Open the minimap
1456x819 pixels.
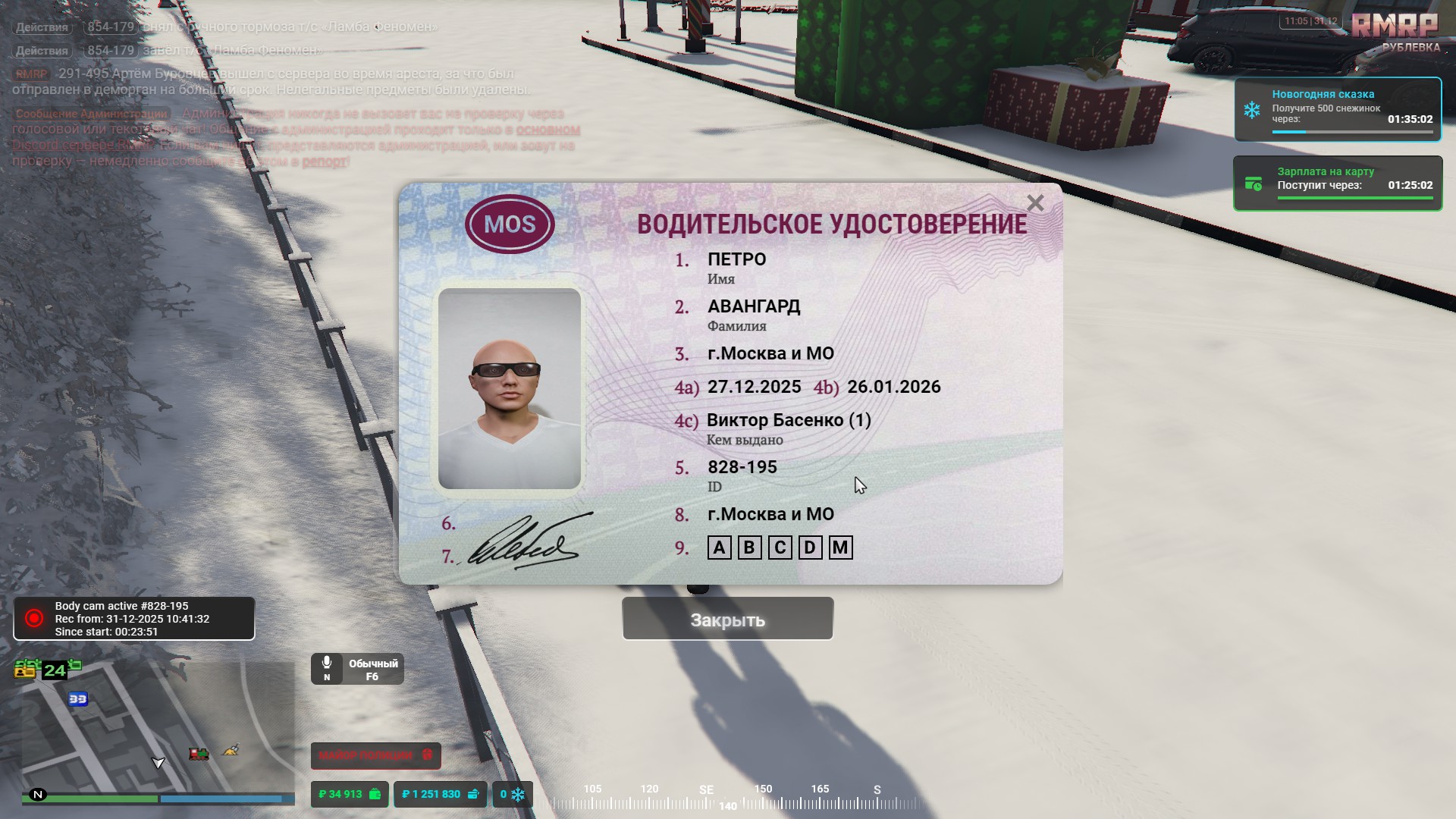point(158,726)
